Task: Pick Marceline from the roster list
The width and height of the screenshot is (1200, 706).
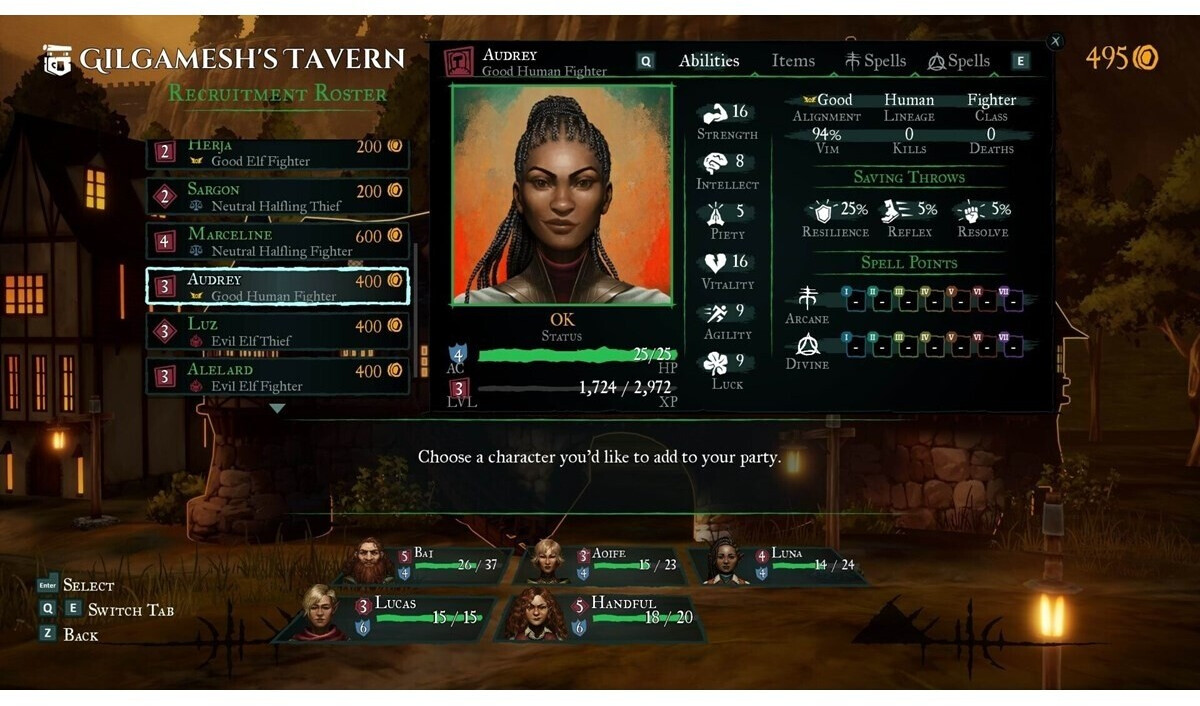Action: point(277,242)
